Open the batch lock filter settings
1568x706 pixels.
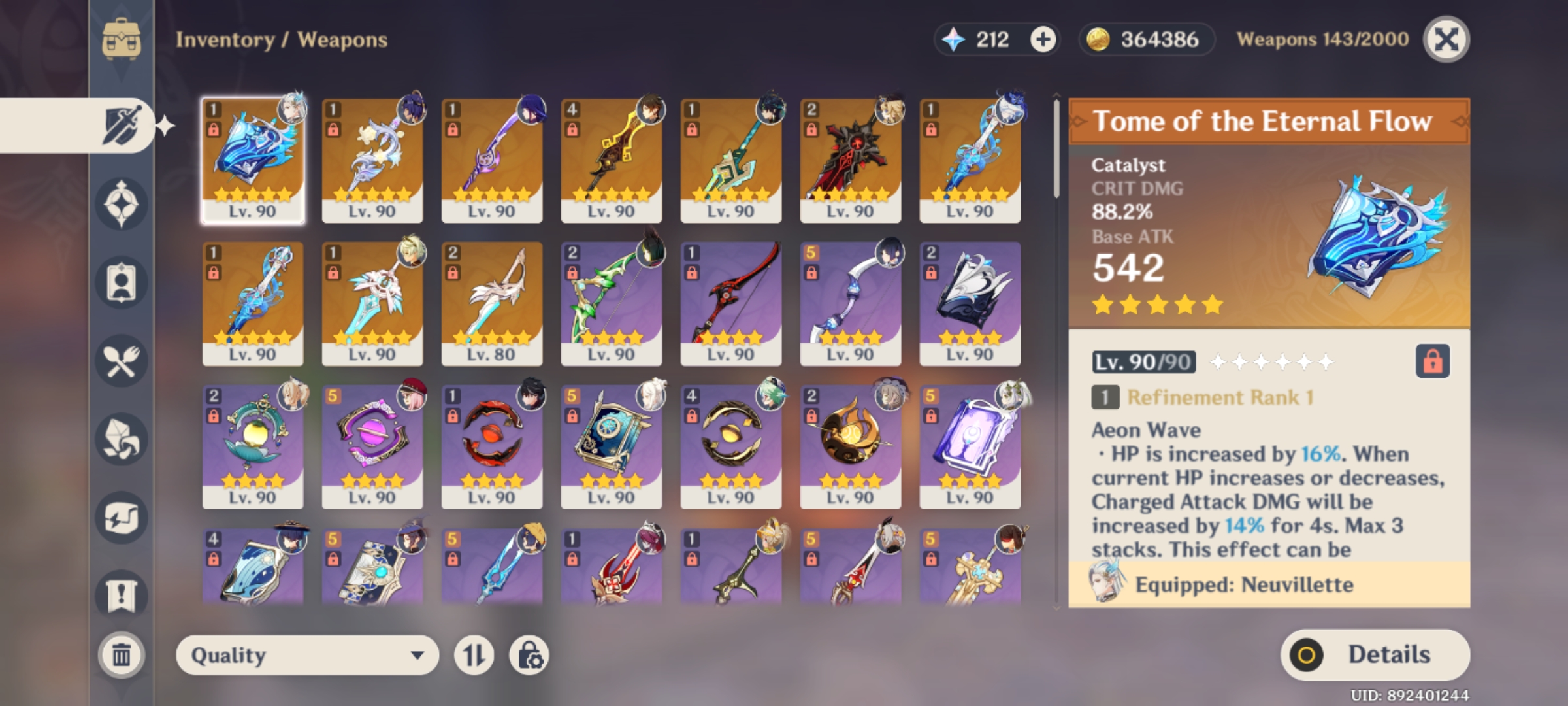point(531,653)
